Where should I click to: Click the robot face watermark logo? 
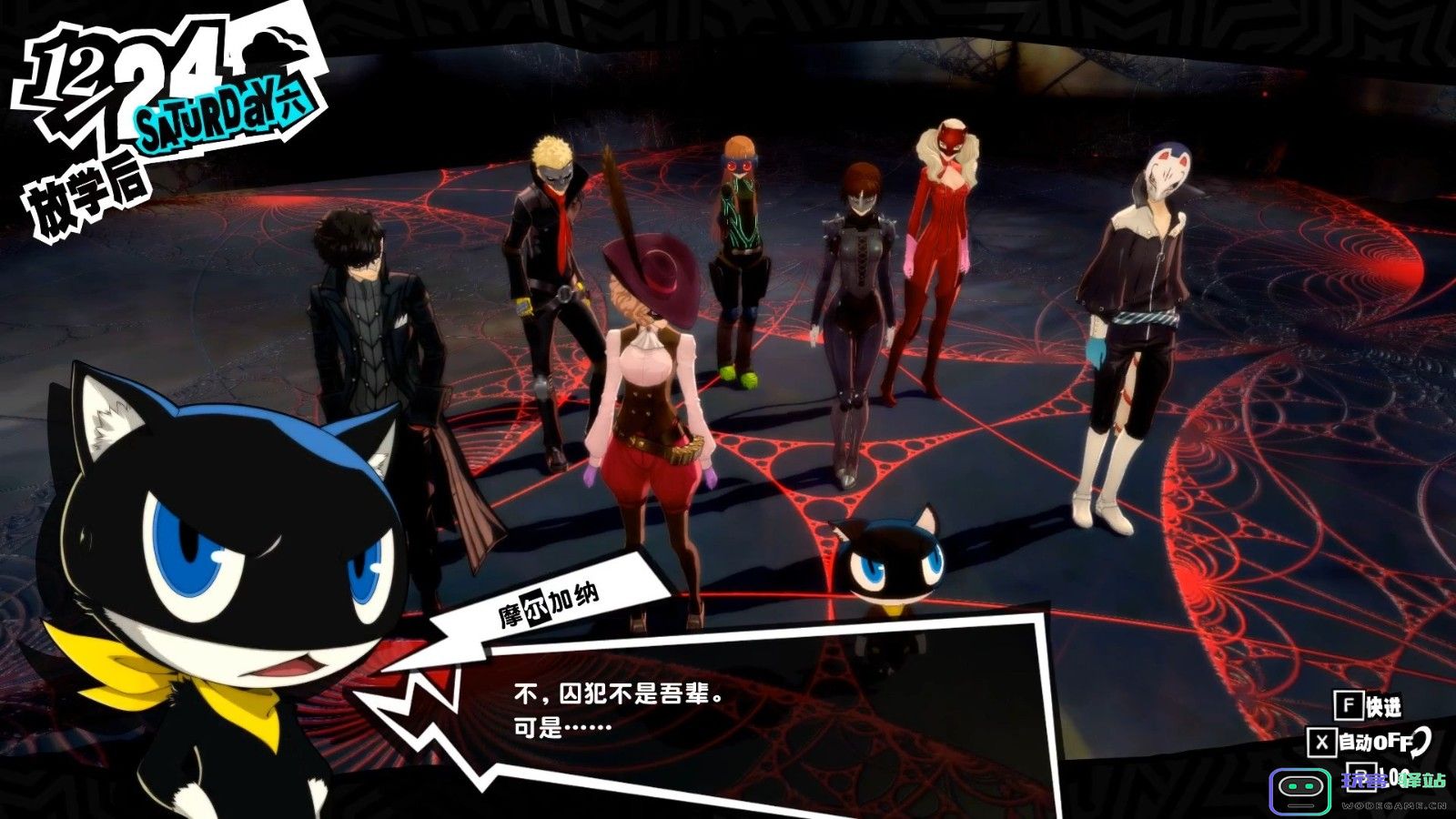[1299, 792]
